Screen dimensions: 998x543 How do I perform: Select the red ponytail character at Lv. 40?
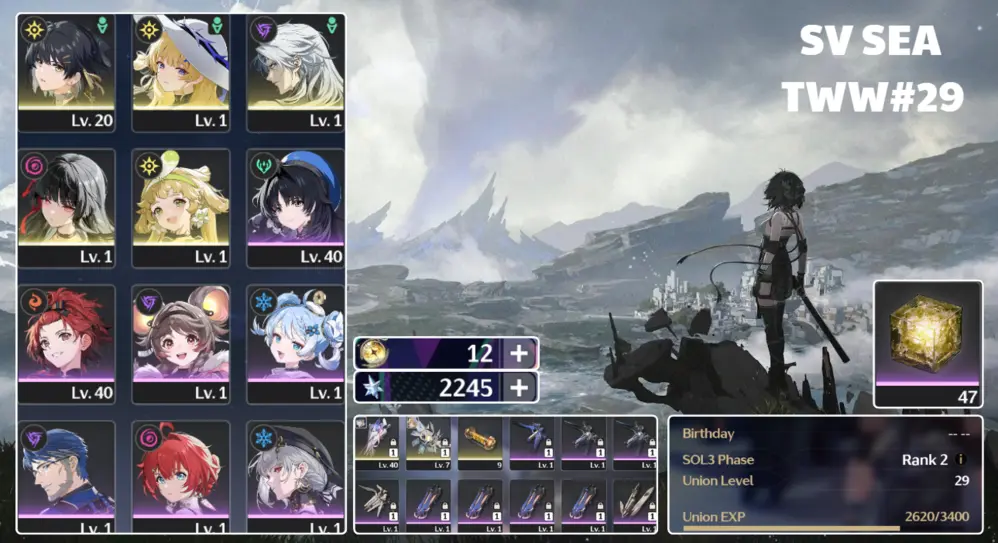click(x=66, y=343)
